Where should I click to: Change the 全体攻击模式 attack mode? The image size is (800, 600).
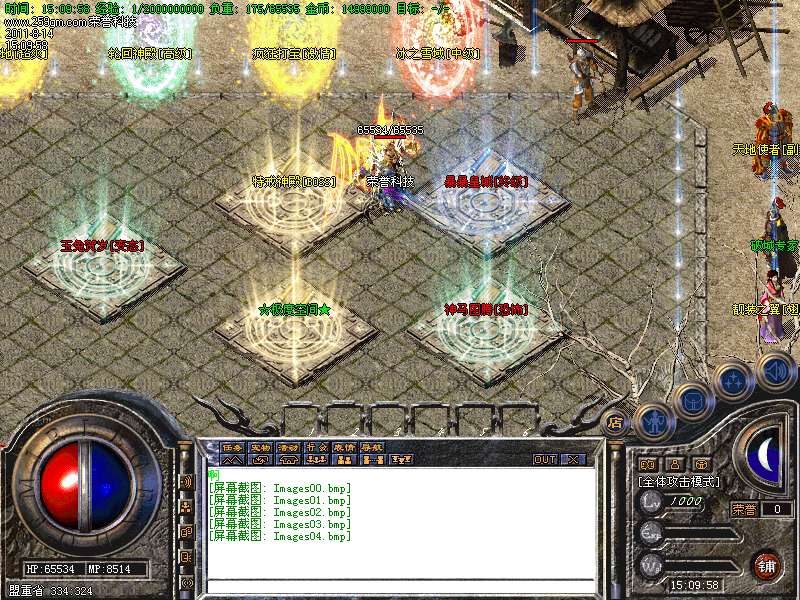pos(677,481)
